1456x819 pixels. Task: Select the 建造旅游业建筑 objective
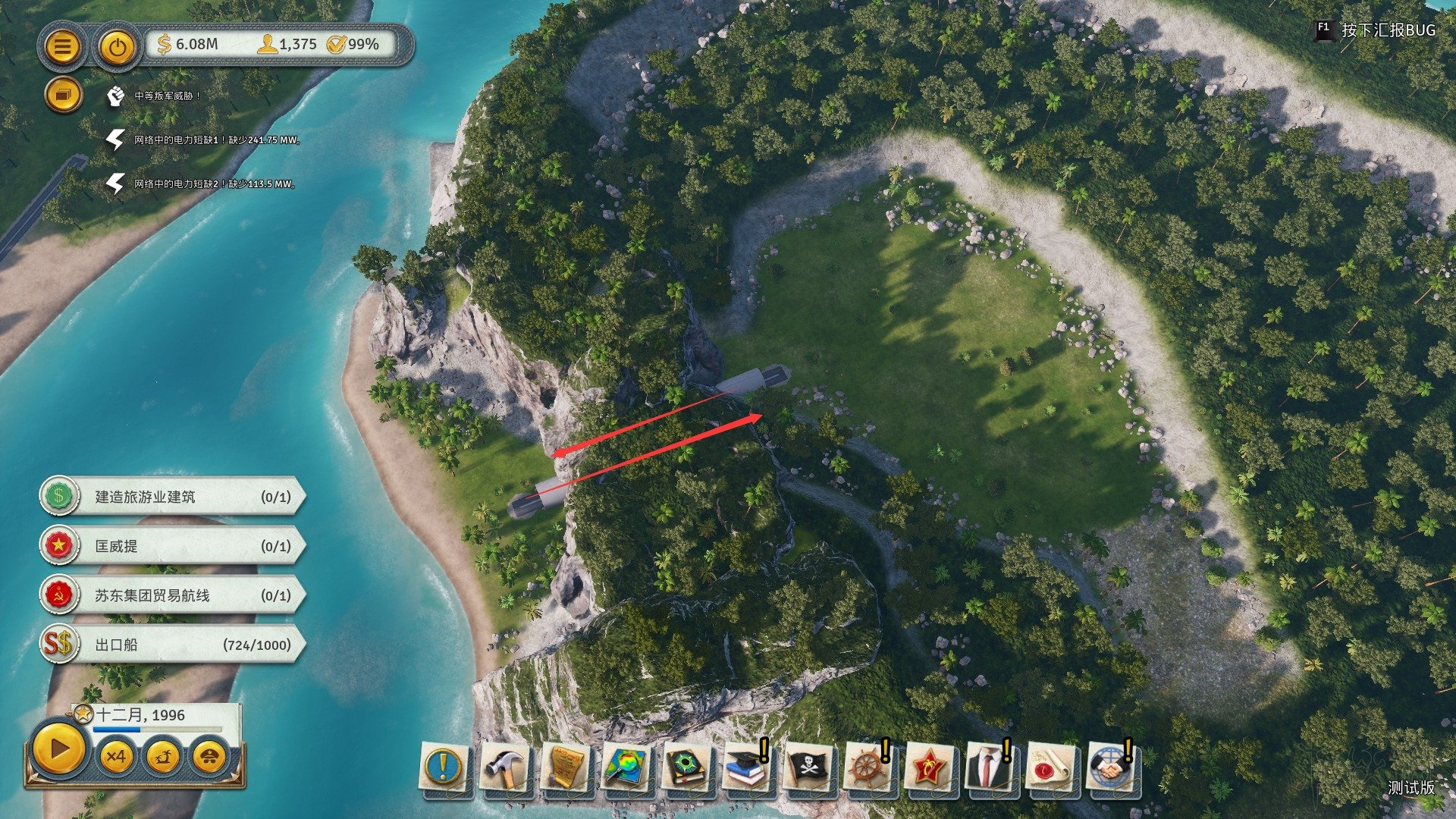173,497
